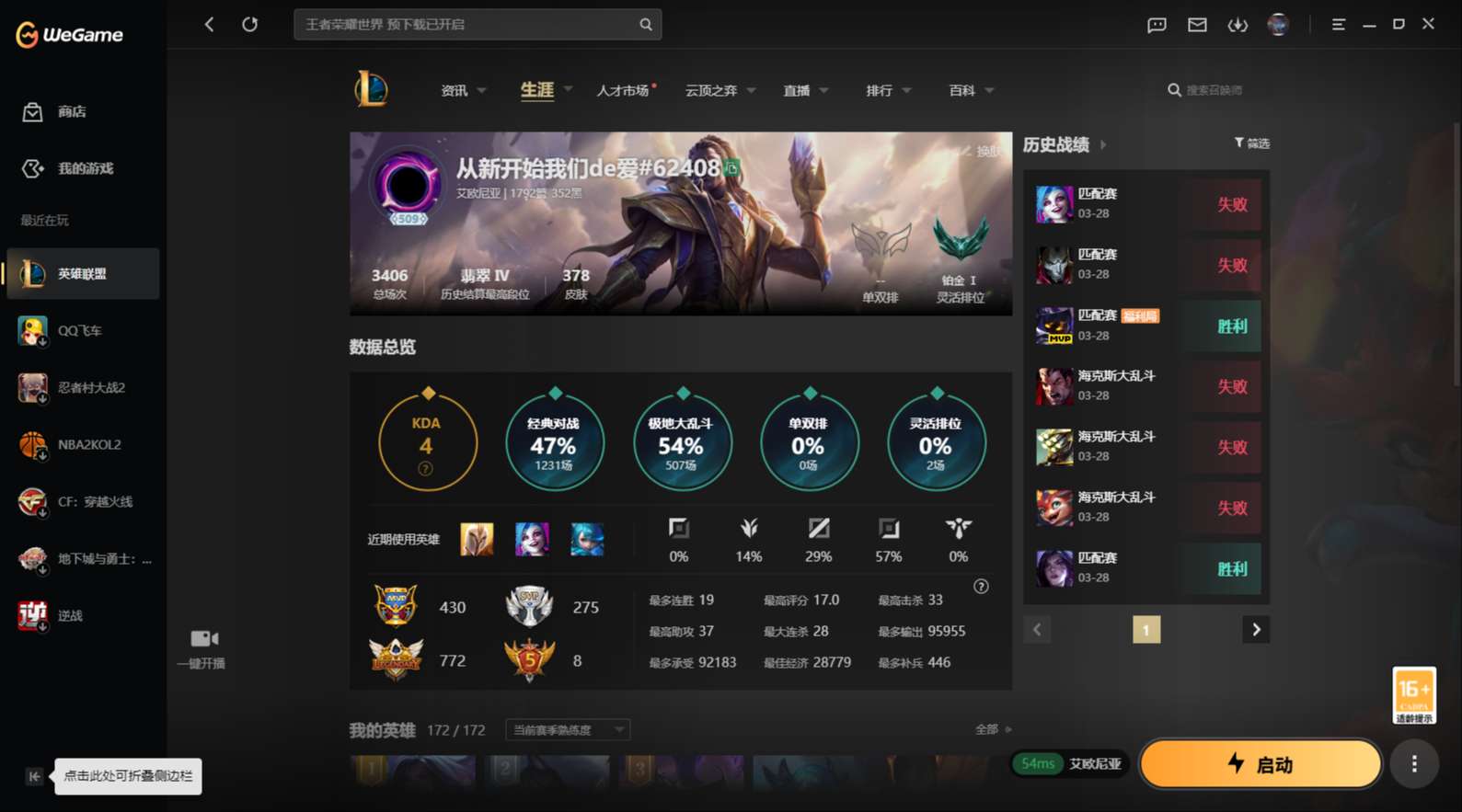Click the 搜索召唤师 magnifier icon

pos(1175,89)
